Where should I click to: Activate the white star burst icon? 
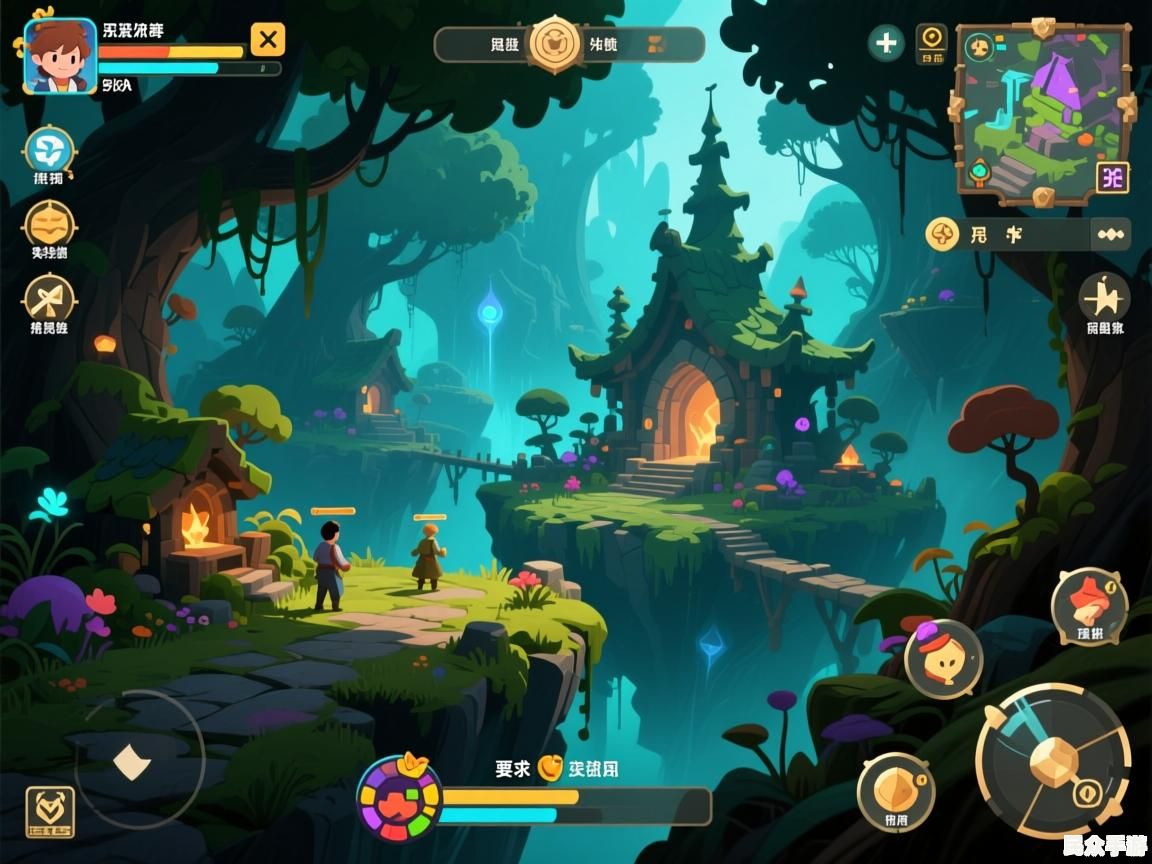1105,297
